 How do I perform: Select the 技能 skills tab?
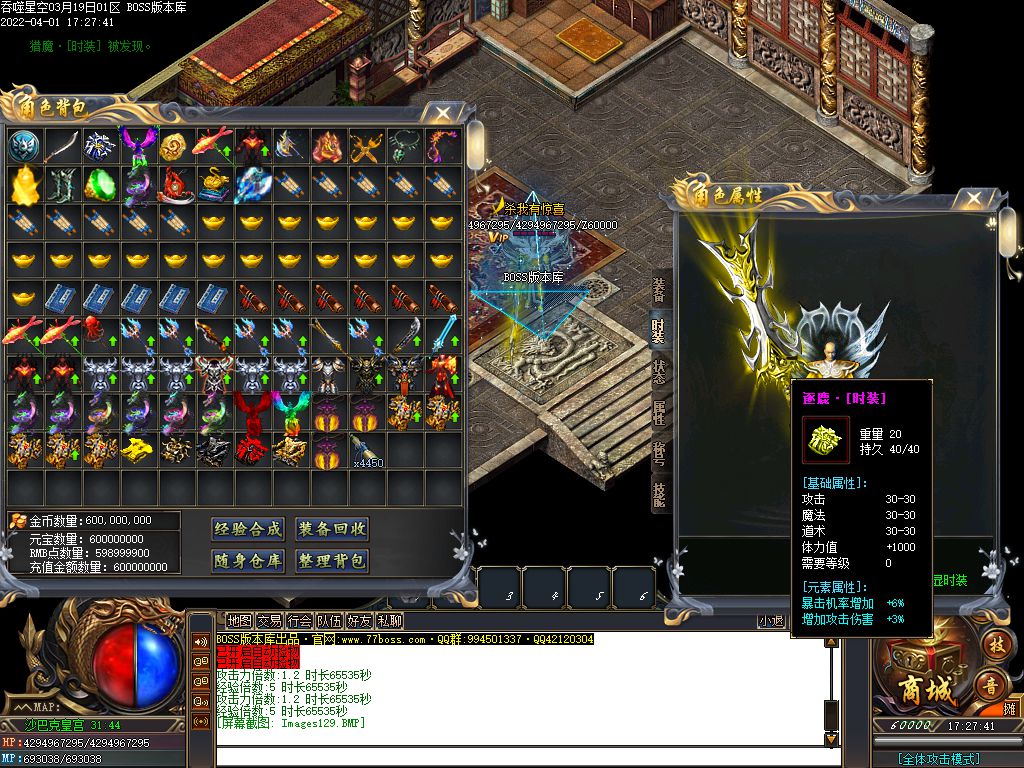[659, 496]
